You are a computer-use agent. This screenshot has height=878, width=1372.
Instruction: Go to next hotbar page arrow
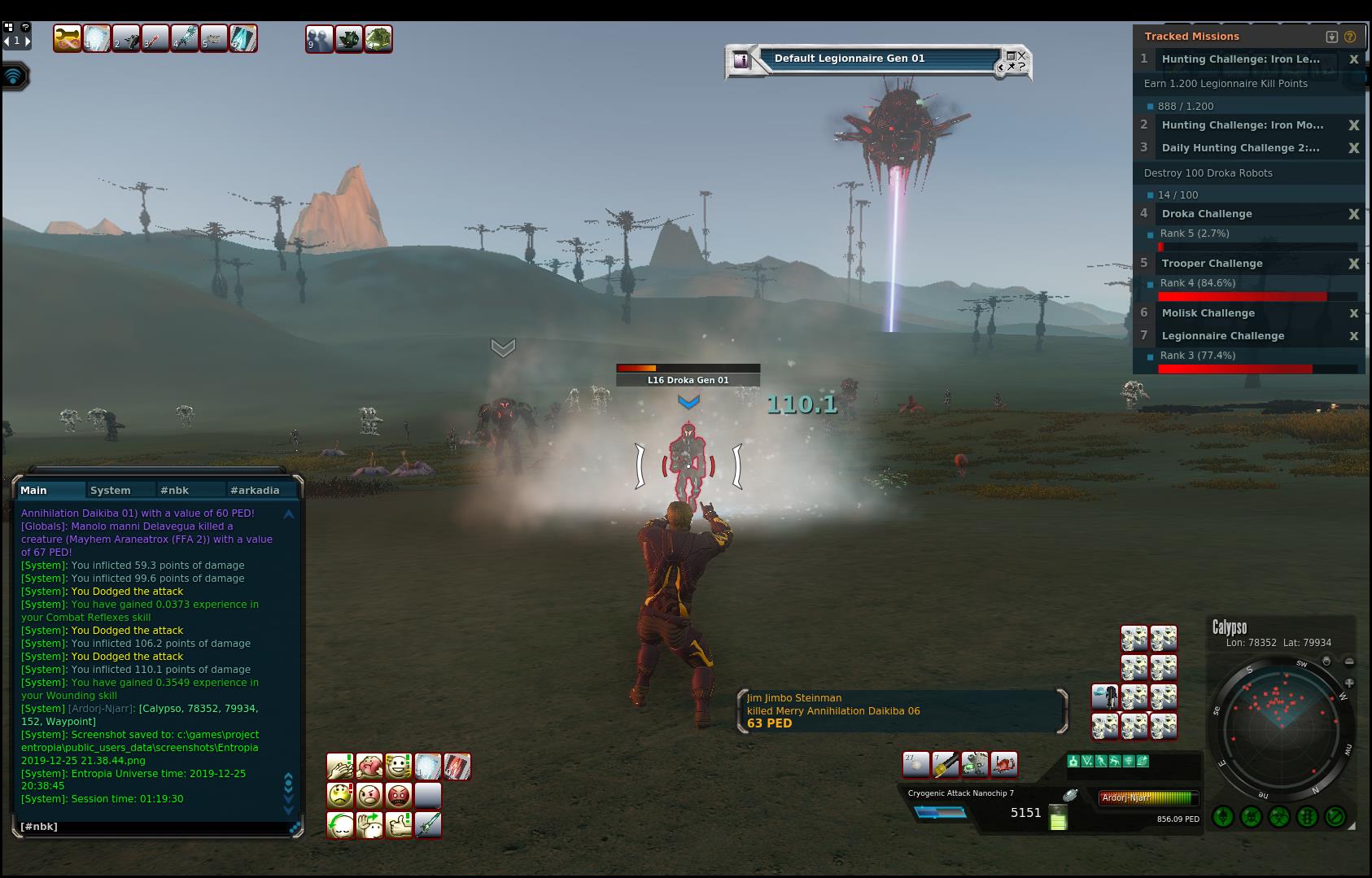tap(28, 41)
